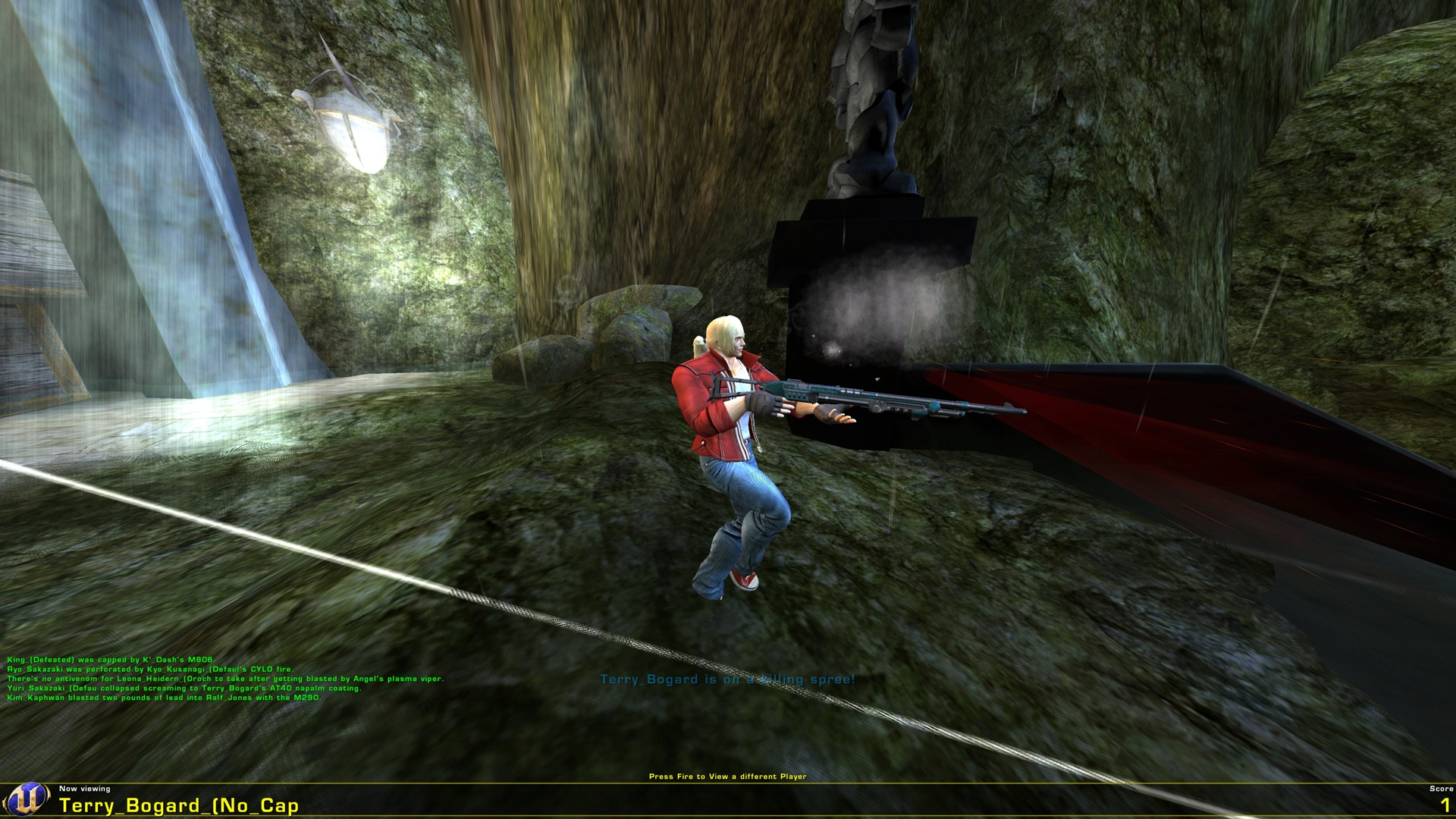
Task: Click Press Fire to View a different Player prompt
Action: (727, 775)
